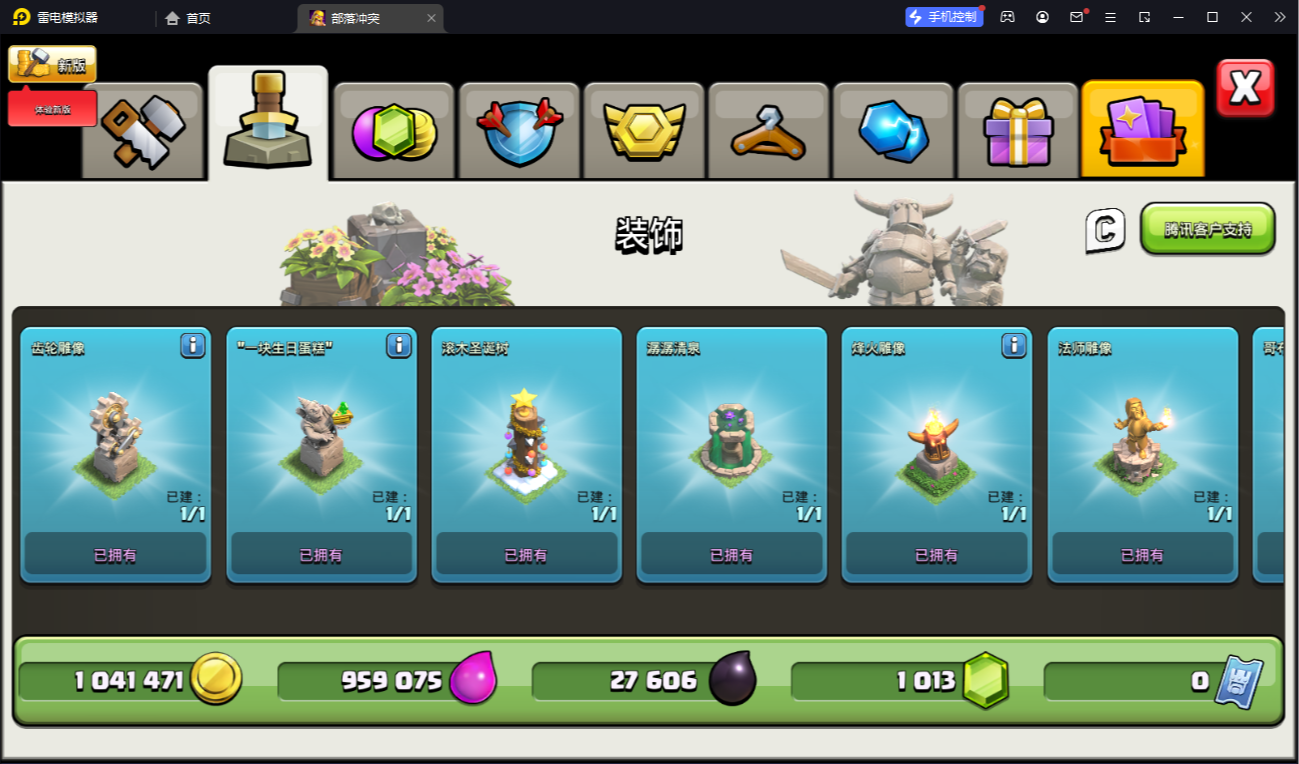Switch to the emulator home (首页) tab

point(188,18)
